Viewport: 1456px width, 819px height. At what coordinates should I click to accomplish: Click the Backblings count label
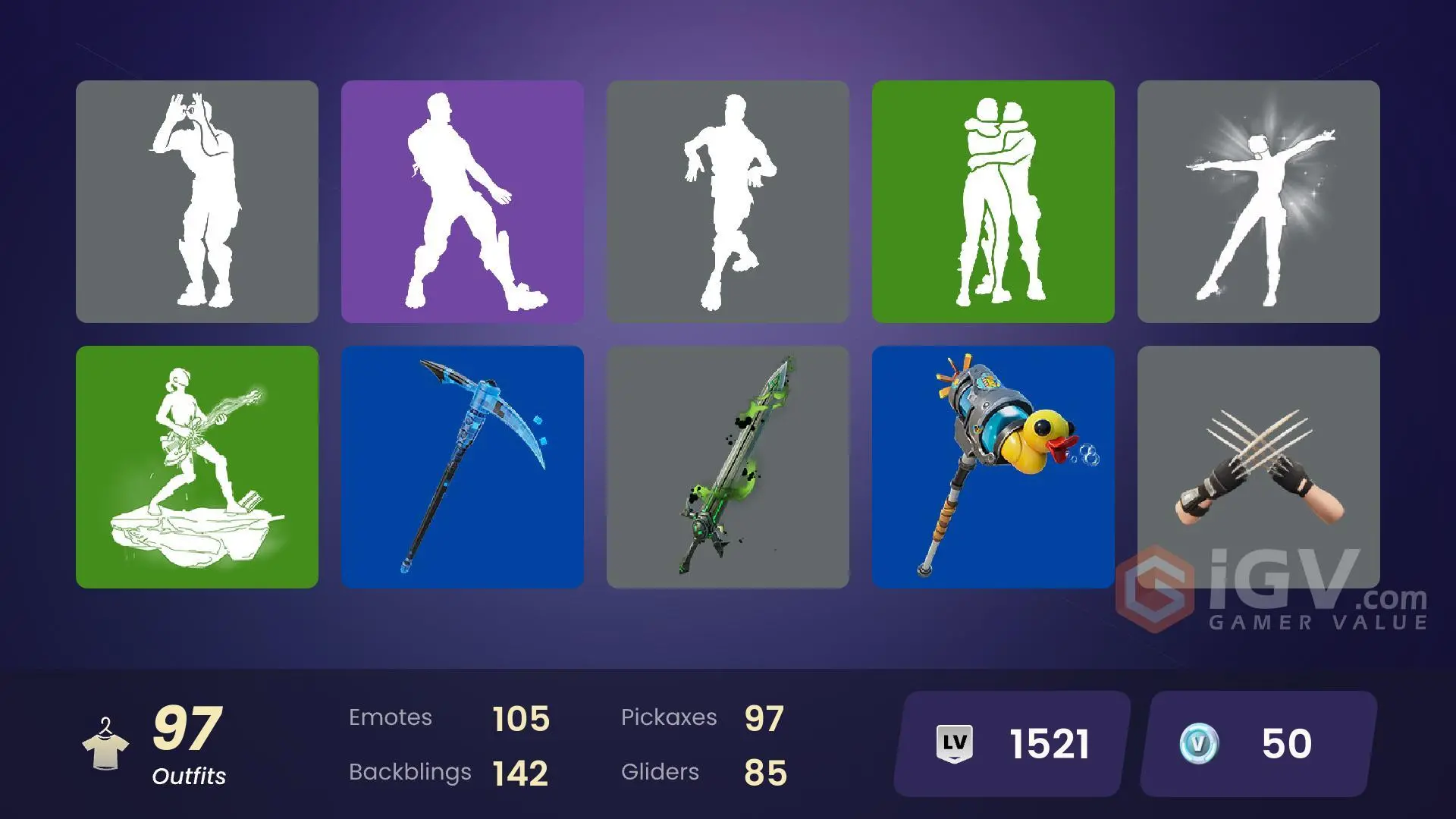click(409, 772)
